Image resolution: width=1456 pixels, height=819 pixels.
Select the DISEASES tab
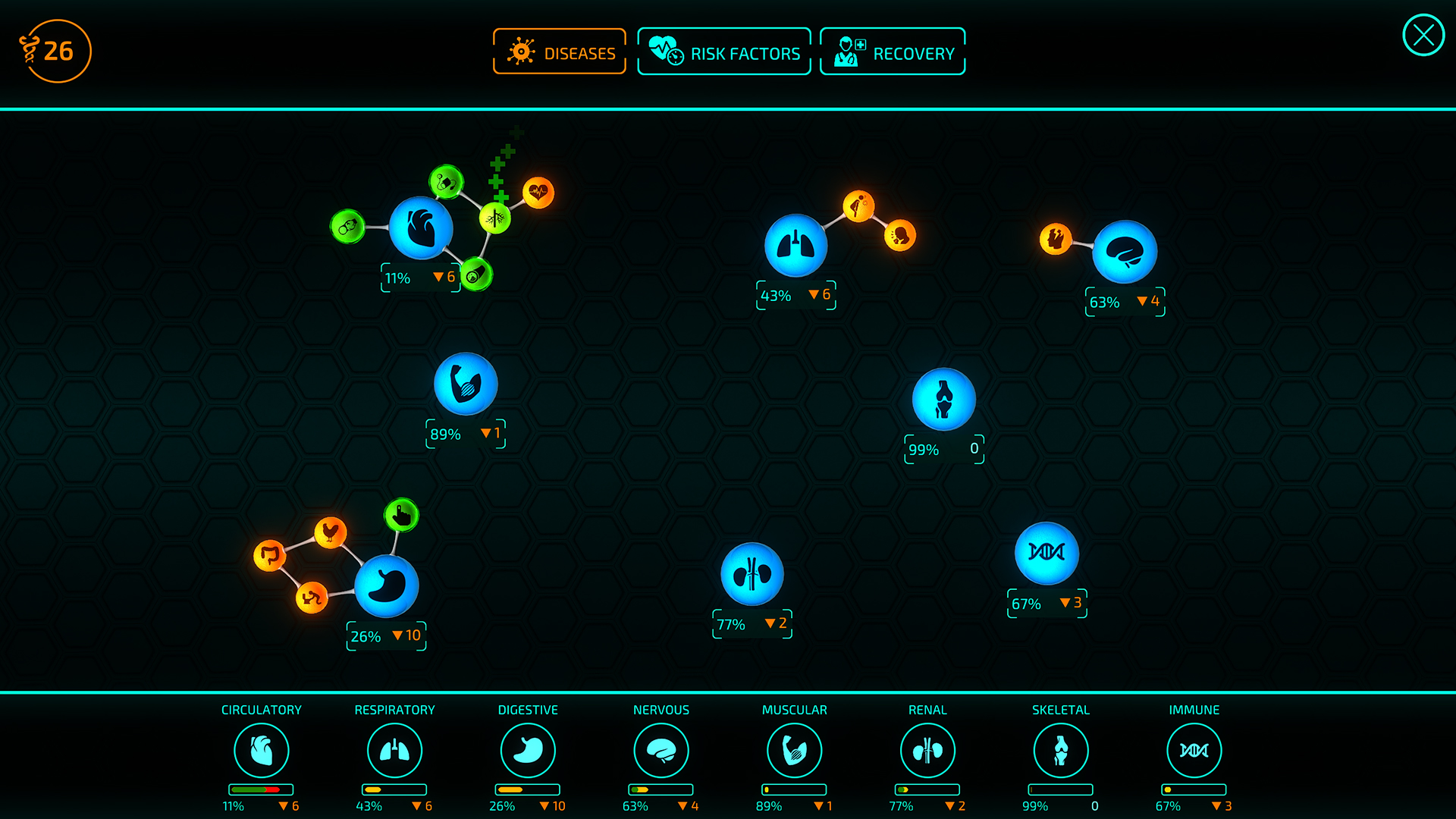559,51
